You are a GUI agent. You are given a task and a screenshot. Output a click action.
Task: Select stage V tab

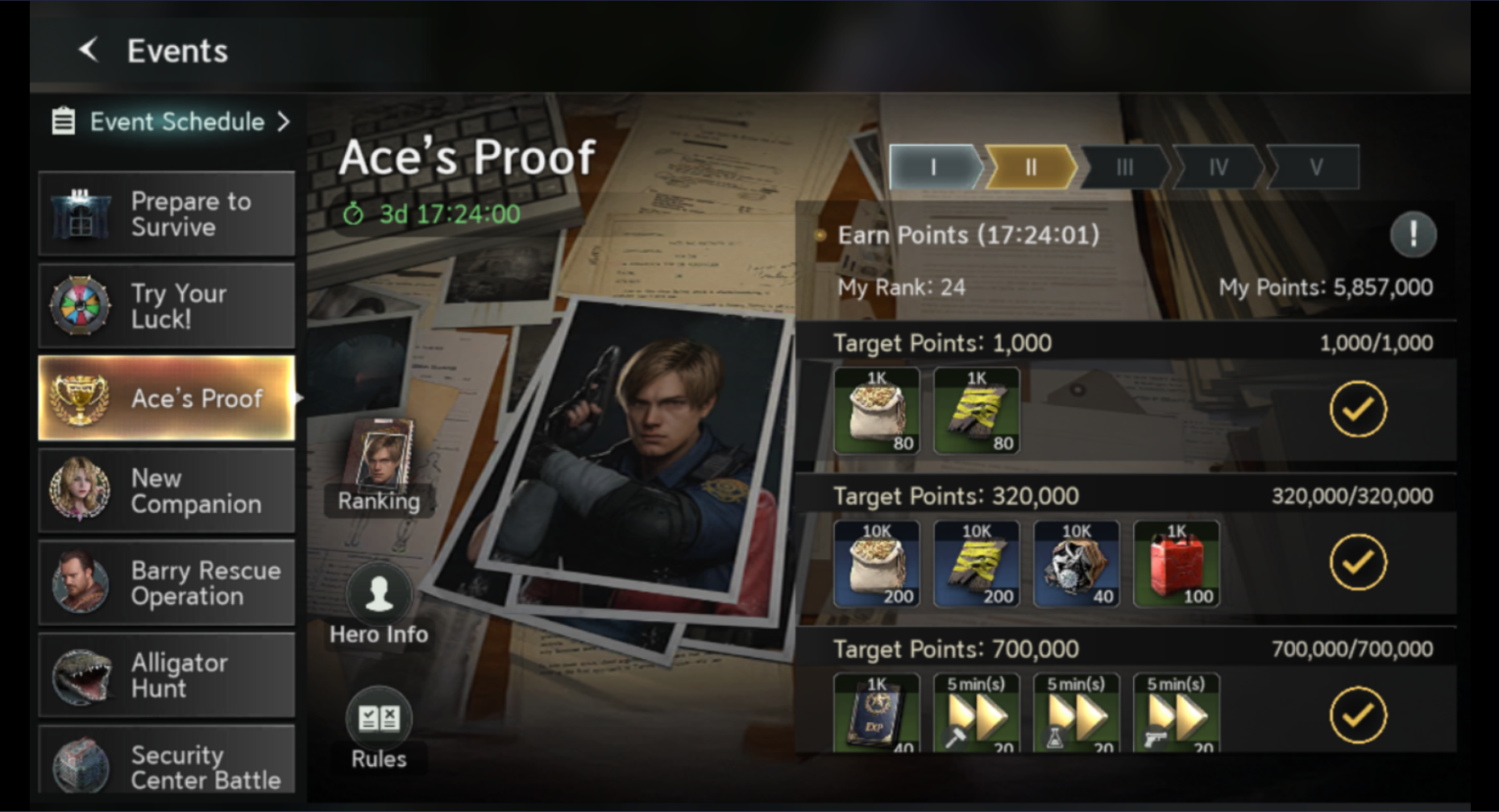tap(1314, 166)
